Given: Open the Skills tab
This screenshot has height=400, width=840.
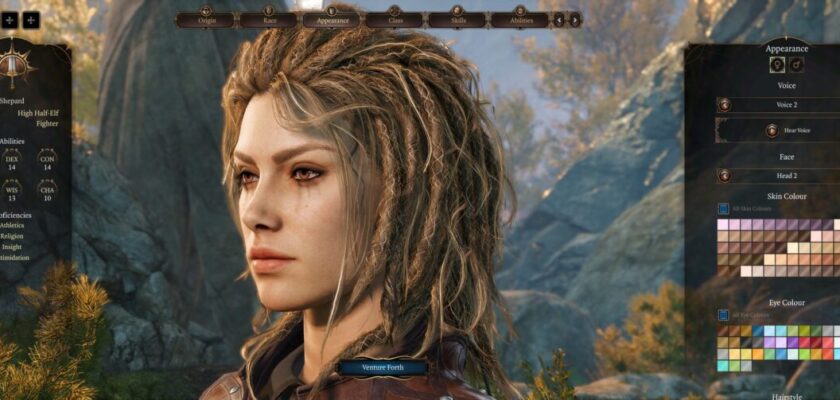Looking at the screenshot, I should tap(456, 19).
